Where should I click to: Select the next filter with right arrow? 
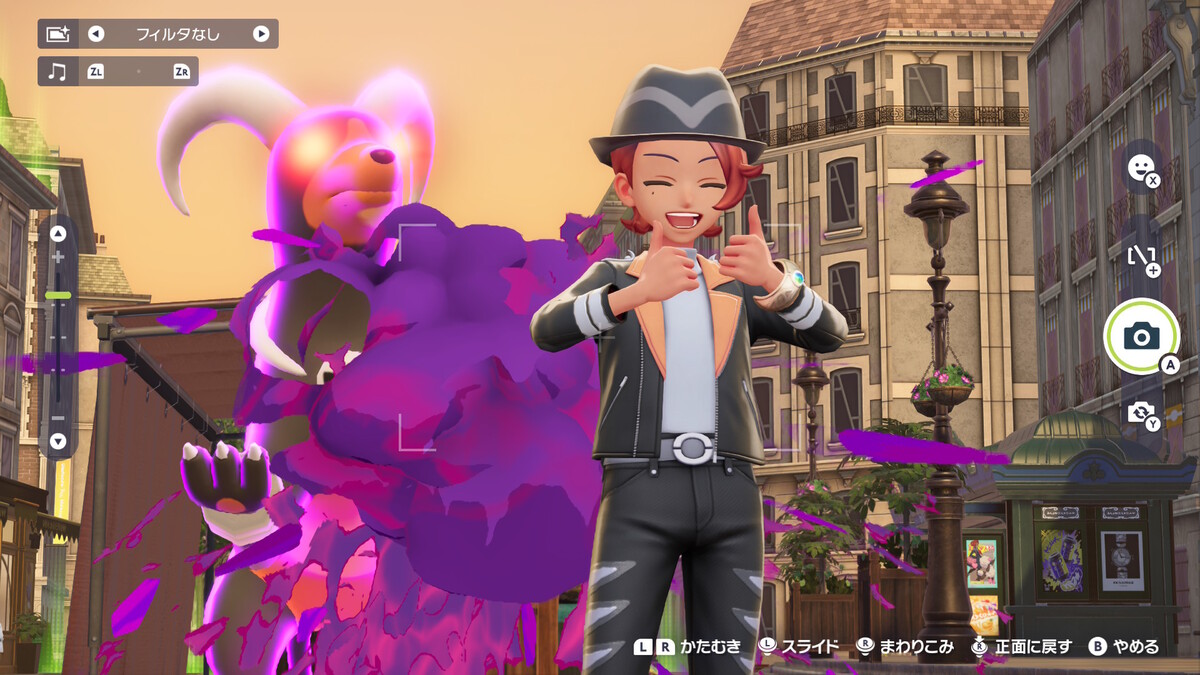260,34
